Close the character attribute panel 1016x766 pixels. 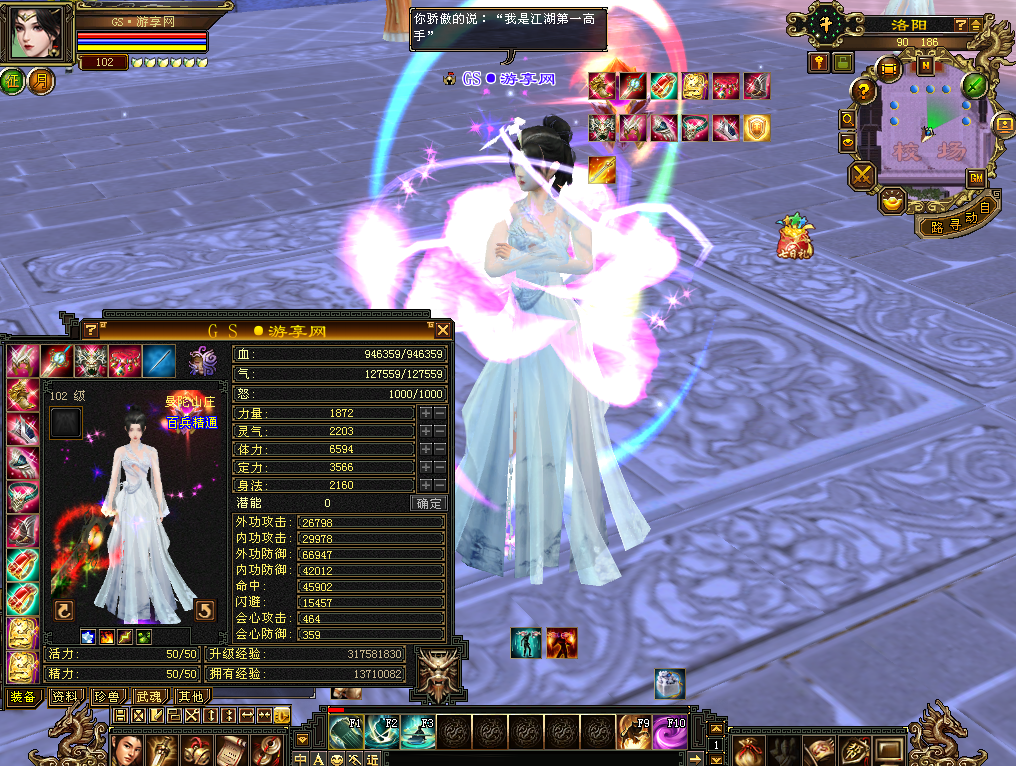pyautogui.click(x=442, y=329)
